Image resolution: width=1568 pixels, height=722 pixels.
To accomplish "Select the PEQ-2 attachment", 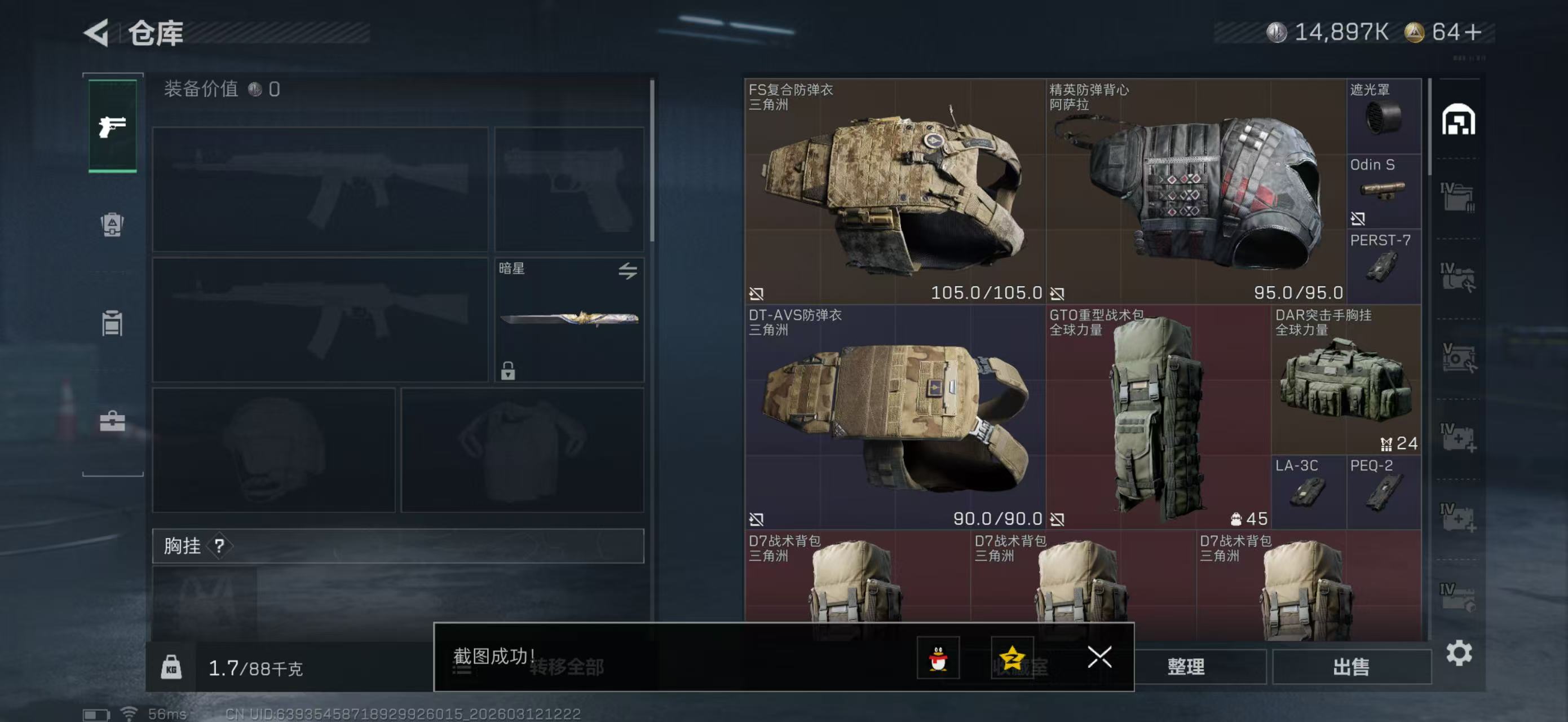I will (x=1384, y=492).
